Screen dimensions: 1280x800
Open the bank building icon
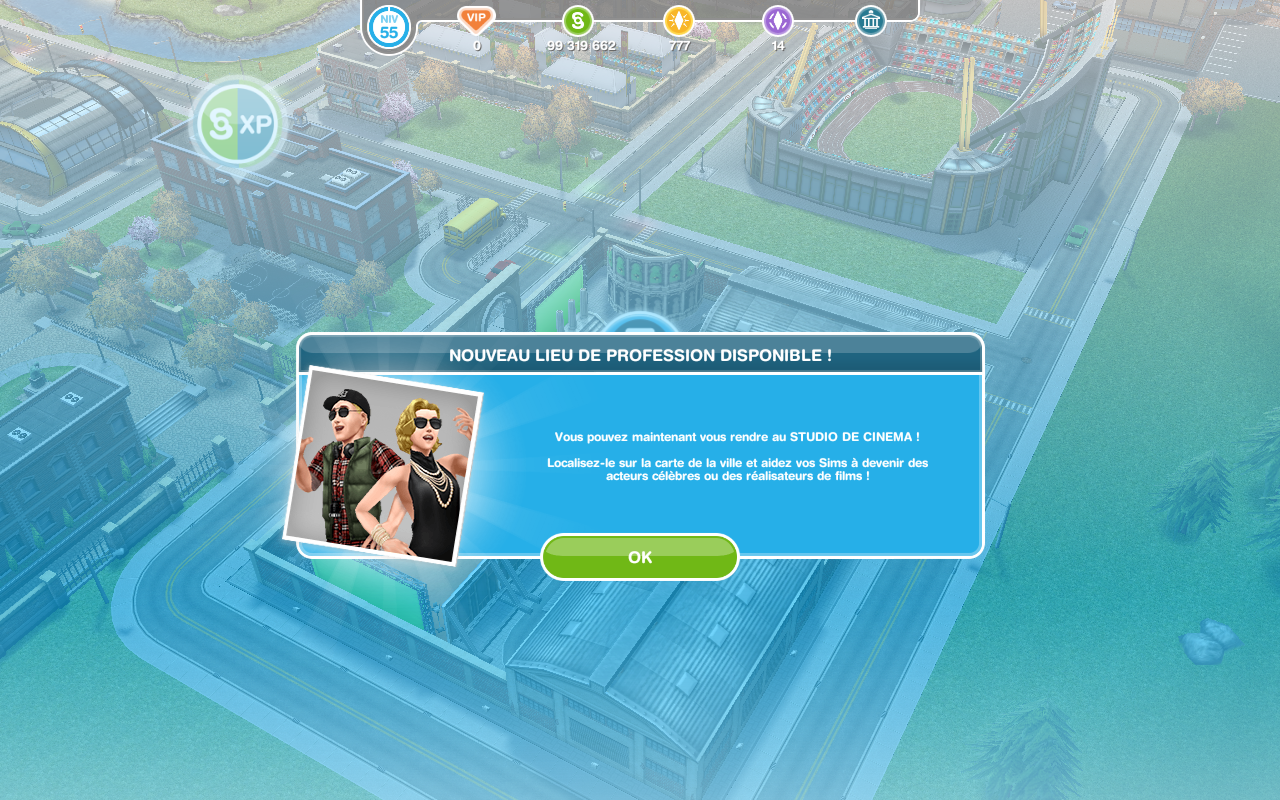tap(871, 21)
